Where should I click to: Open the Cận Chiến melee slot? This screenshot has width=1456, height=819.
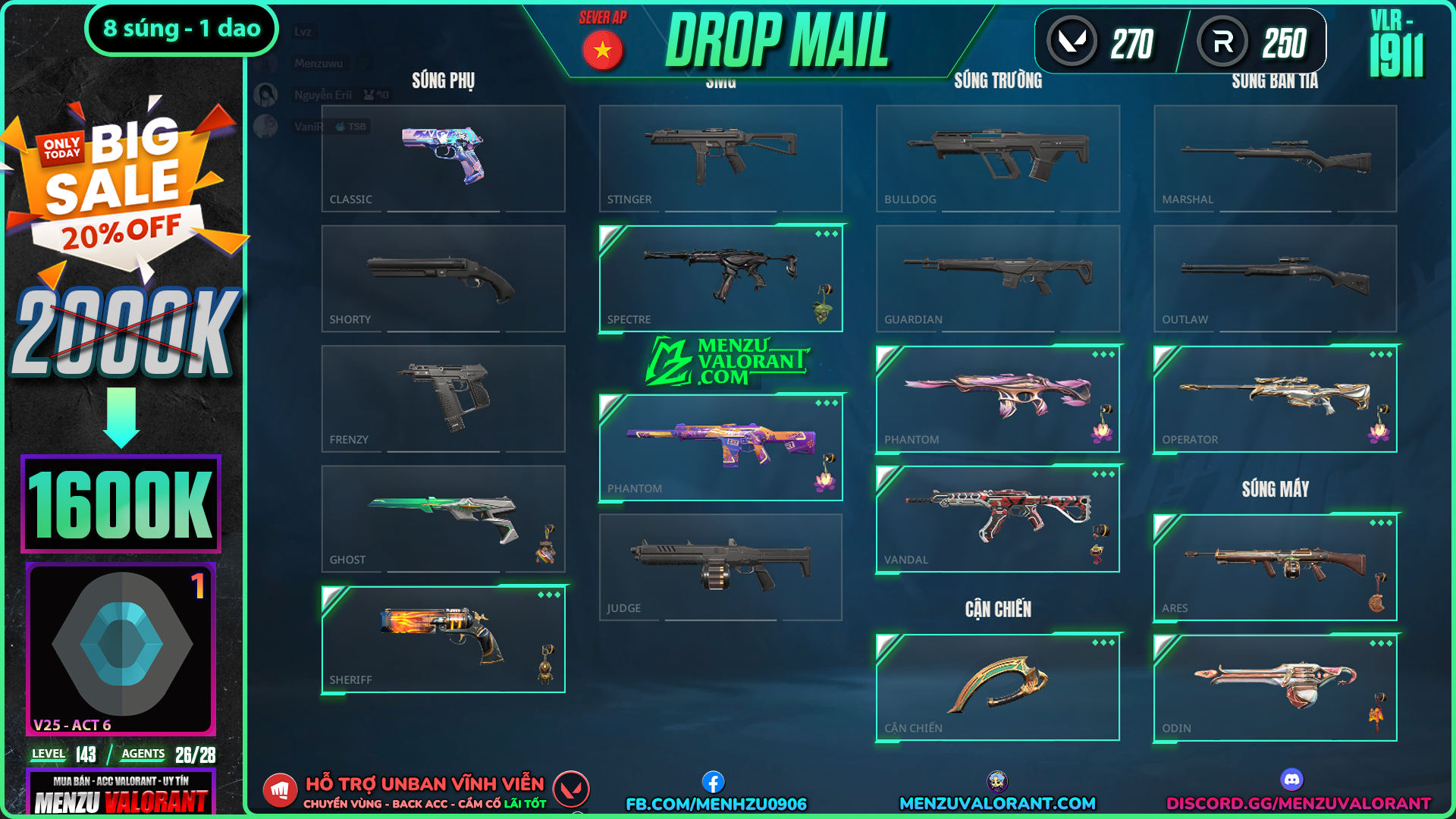pos(998,687)
